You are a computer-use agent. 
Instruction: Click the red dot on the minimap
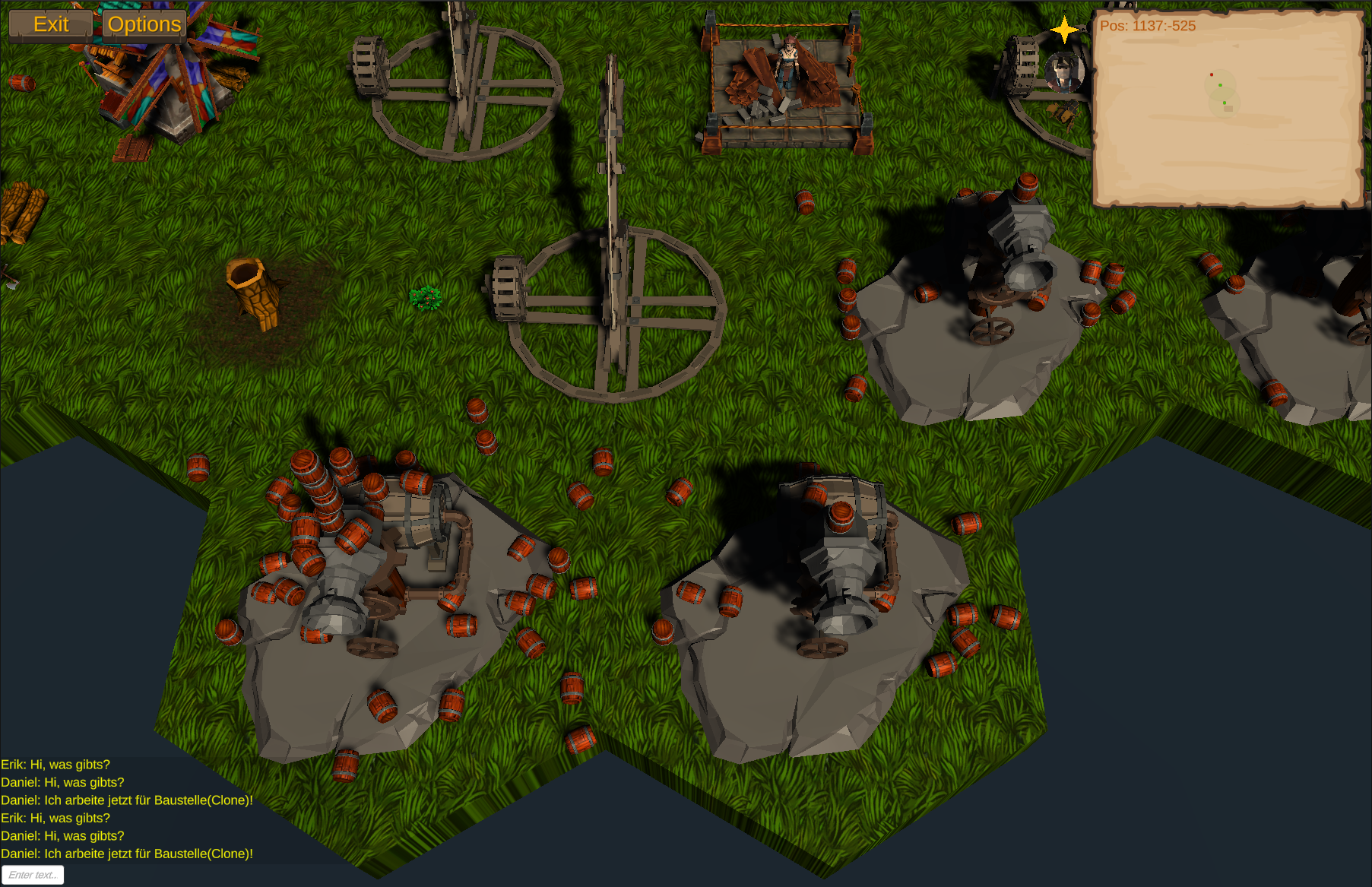(1211, 74)
